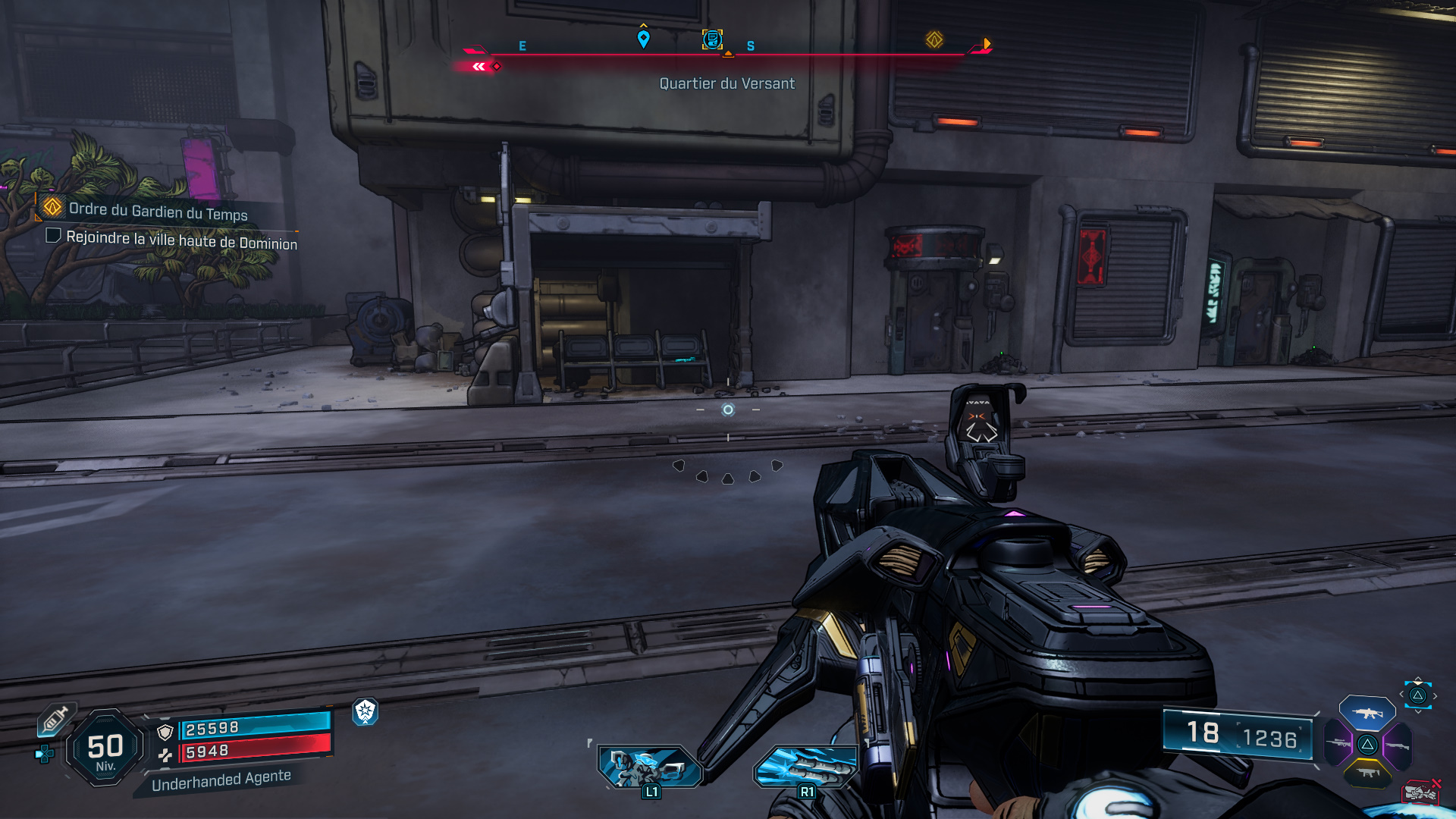
Task: Click the grenade icon with the red cross
Action: tap(1422, 792)
